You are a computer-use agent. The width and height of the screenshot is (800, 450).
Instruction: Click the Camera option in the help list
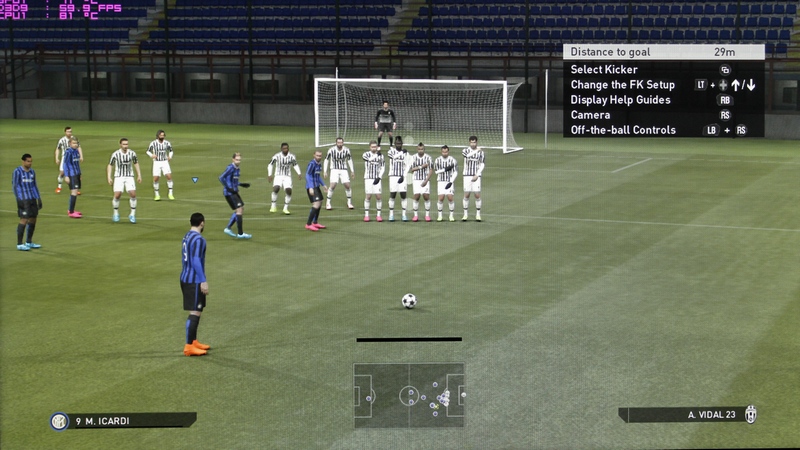tap(590, 115)
